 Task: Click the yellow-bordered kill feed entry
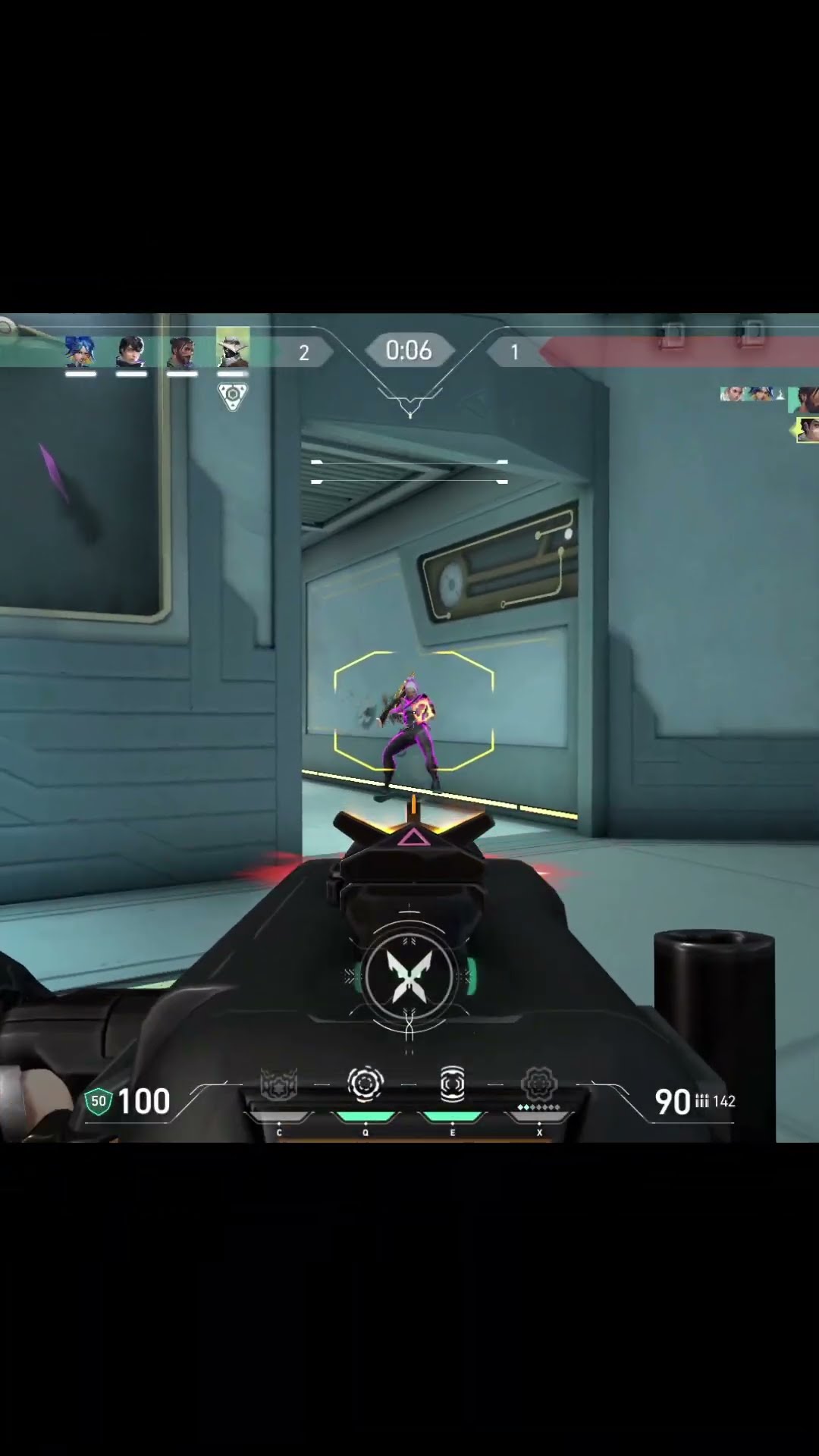808,430
